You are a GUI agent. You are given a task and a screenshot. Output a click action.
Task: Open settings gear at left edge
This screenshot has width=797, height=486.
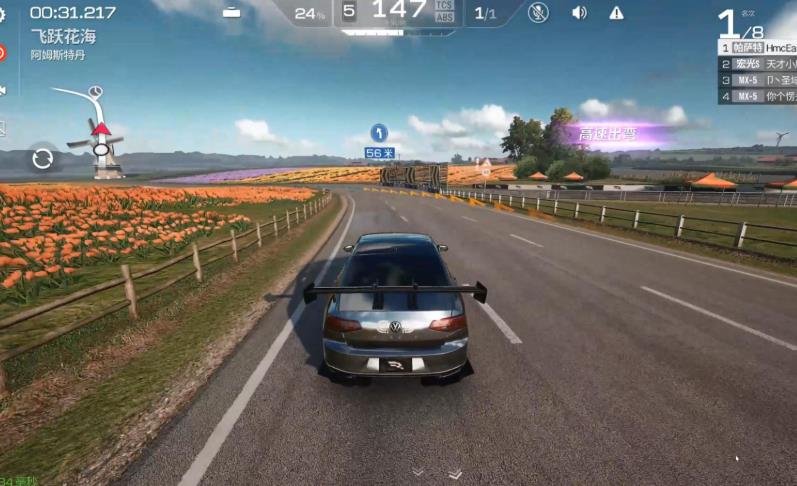tap(3, 14)
